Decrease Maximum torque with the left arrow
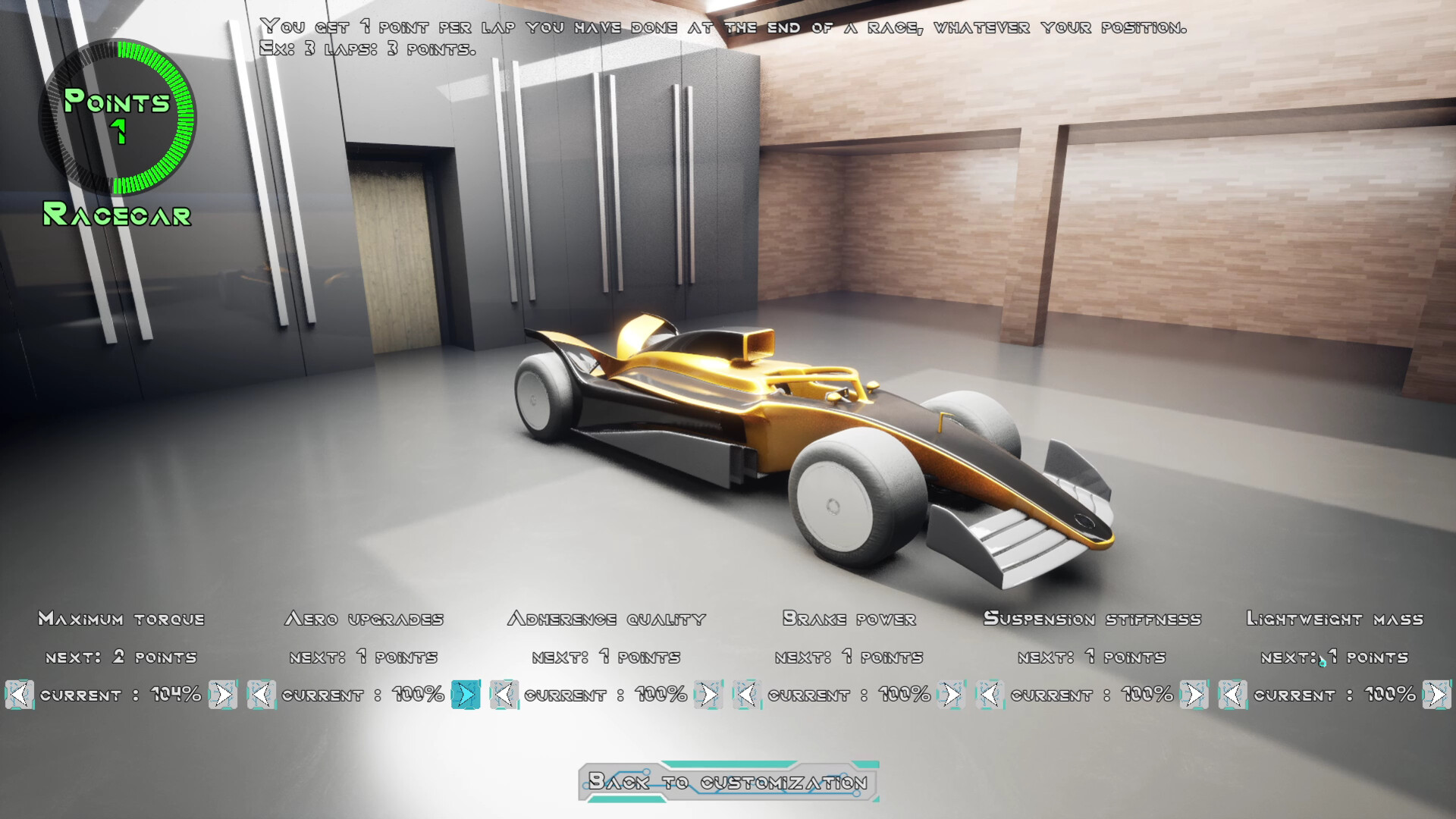Image resolution: width=1456 pixels, height=819 pixels. (19, 694)
